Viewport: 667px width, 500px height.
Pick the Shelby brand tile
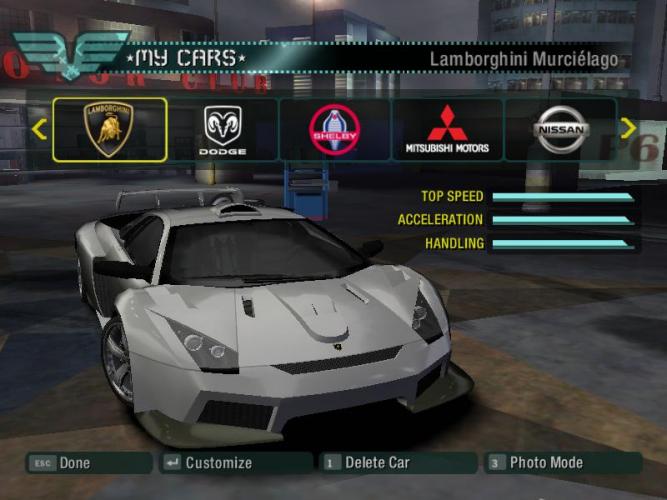tap(334, 129)
